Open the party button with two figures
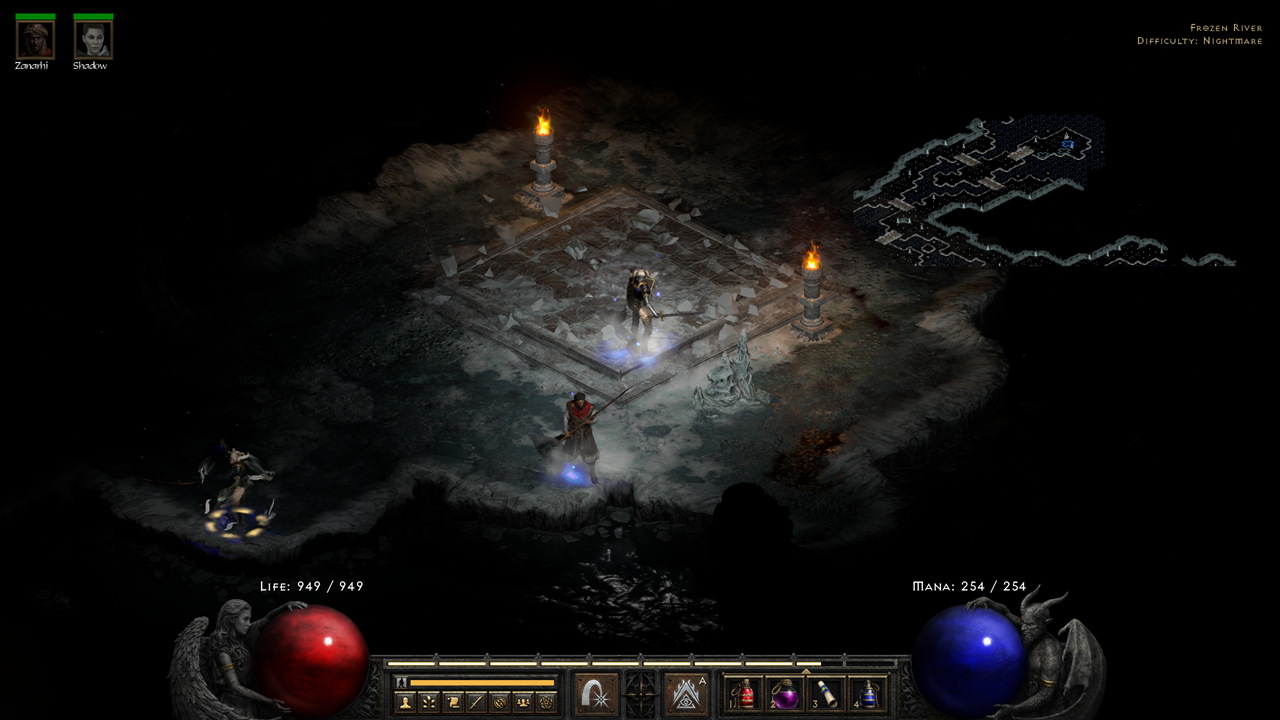 (x=522, y=702)
